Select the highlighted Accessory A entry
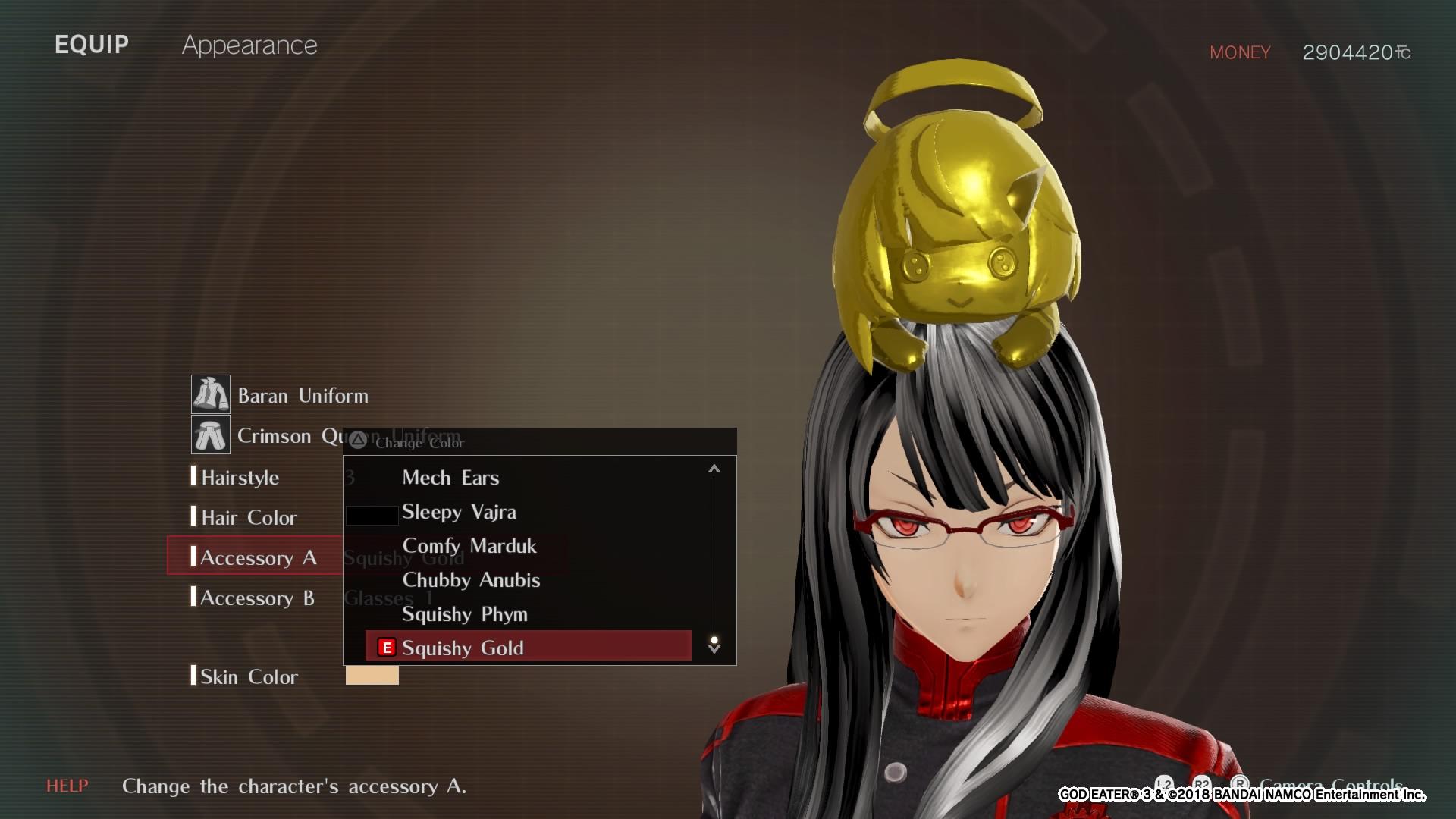 pyautogui.click(x=263, y=557)
